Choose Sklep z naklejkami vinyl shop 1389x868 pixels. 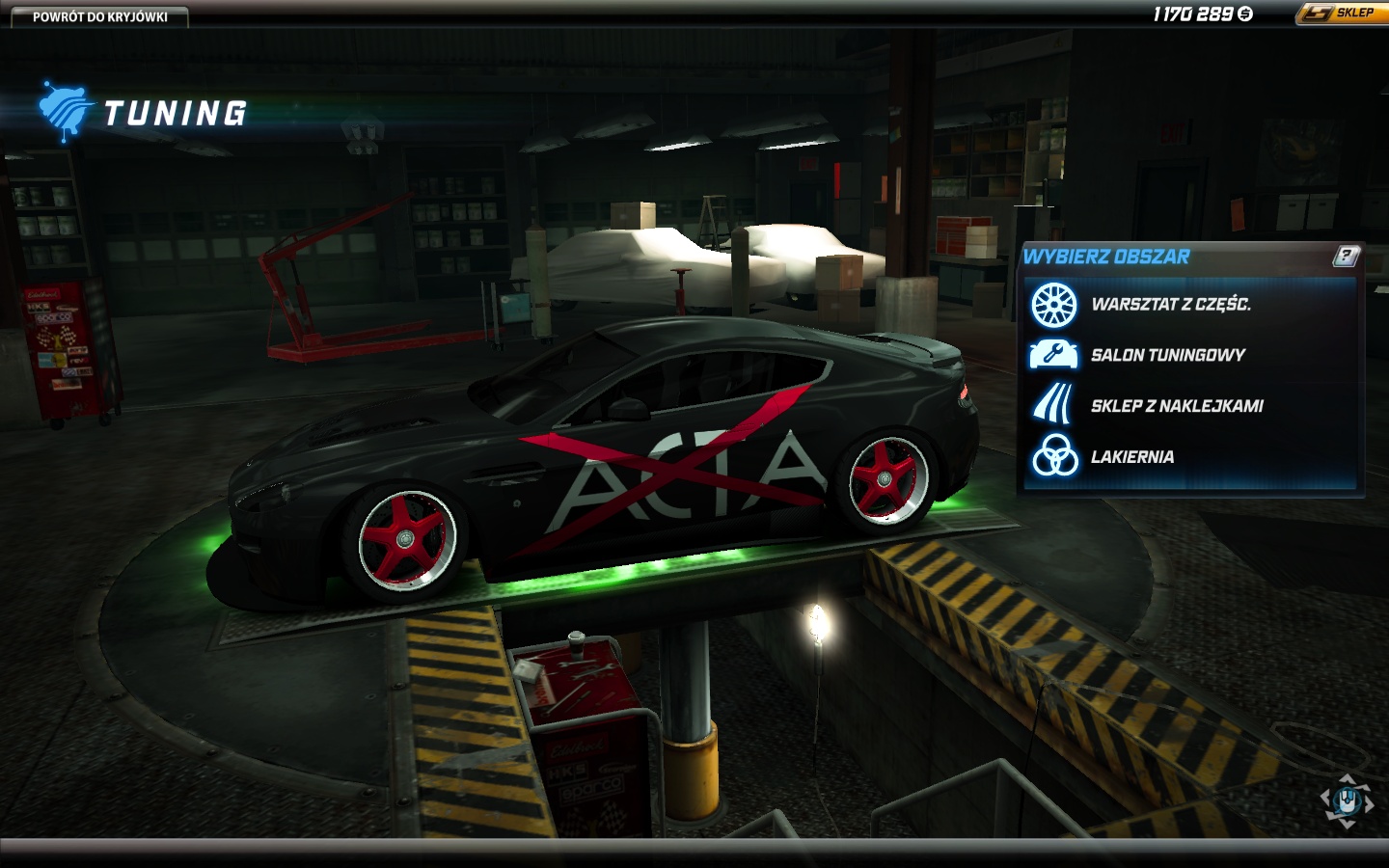tap(1176, 406)
